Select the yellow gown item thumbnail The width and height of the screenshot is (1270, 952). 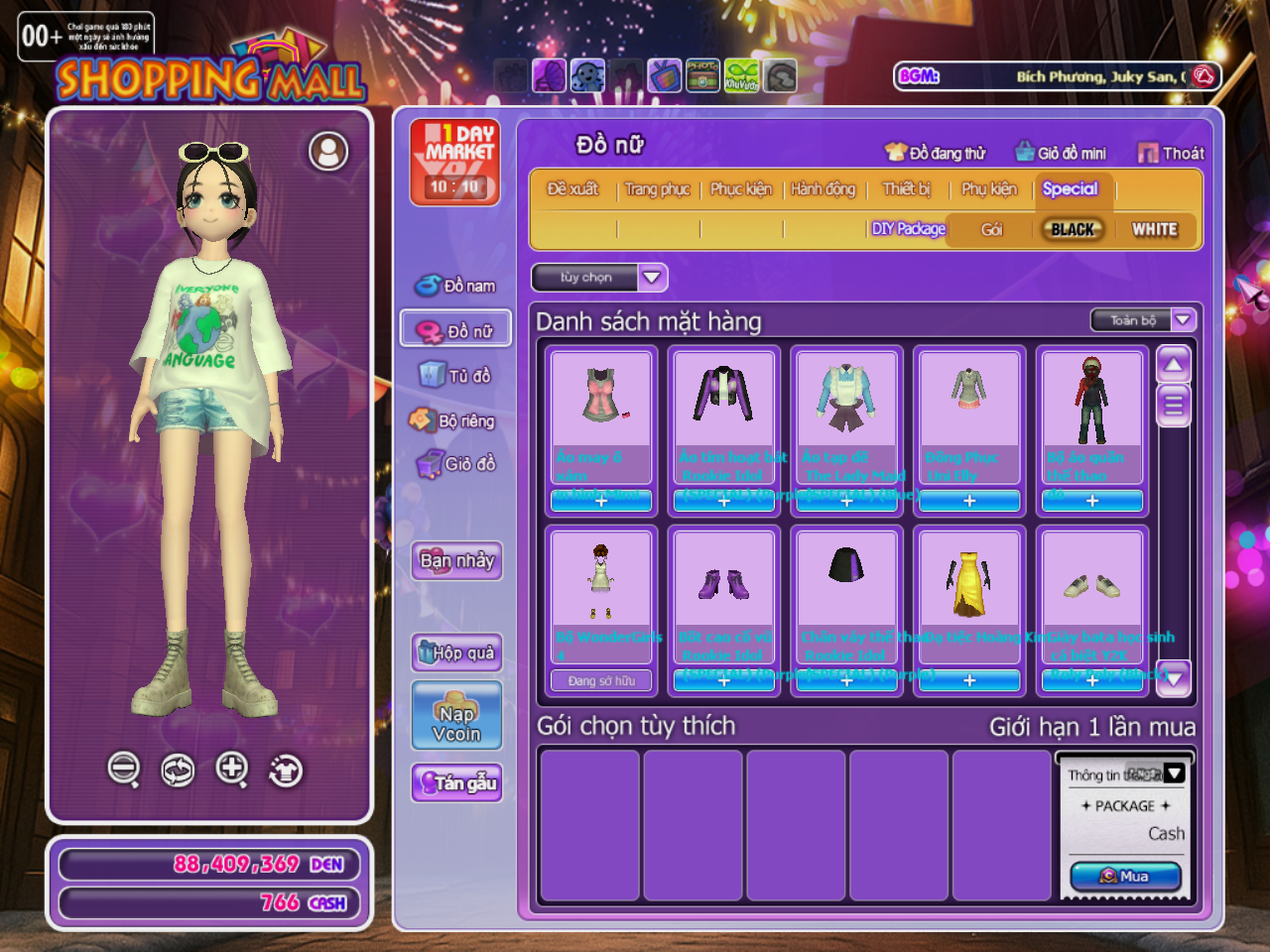[968, 584]
